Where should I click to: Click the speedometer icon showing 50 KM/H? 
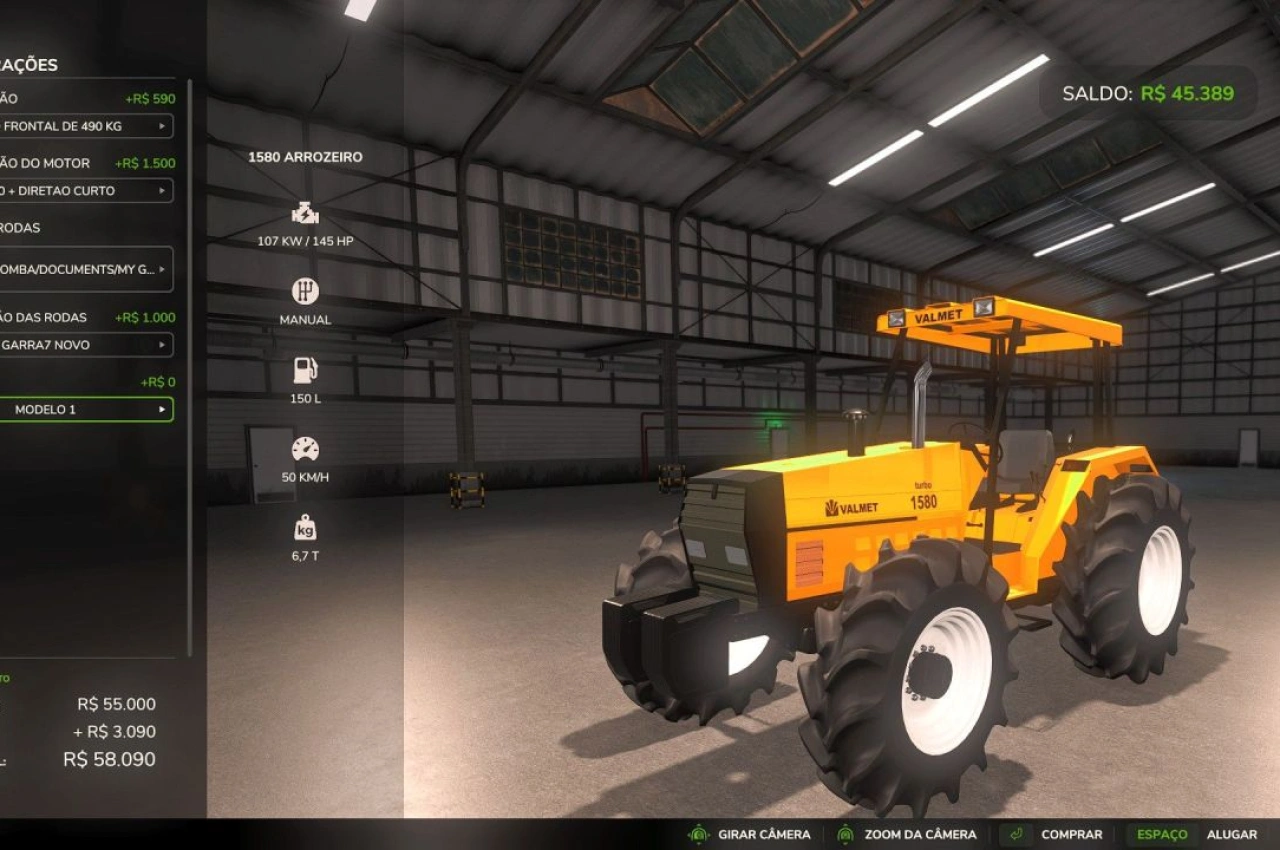(306, 450)
